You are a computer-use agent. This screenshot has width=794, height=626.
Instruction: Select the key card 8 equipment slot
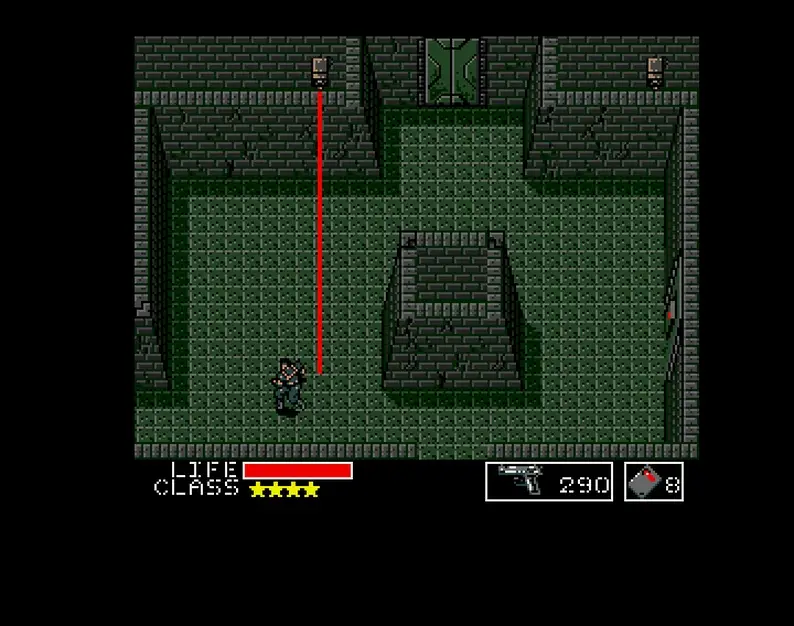click(x=654, y=482)
